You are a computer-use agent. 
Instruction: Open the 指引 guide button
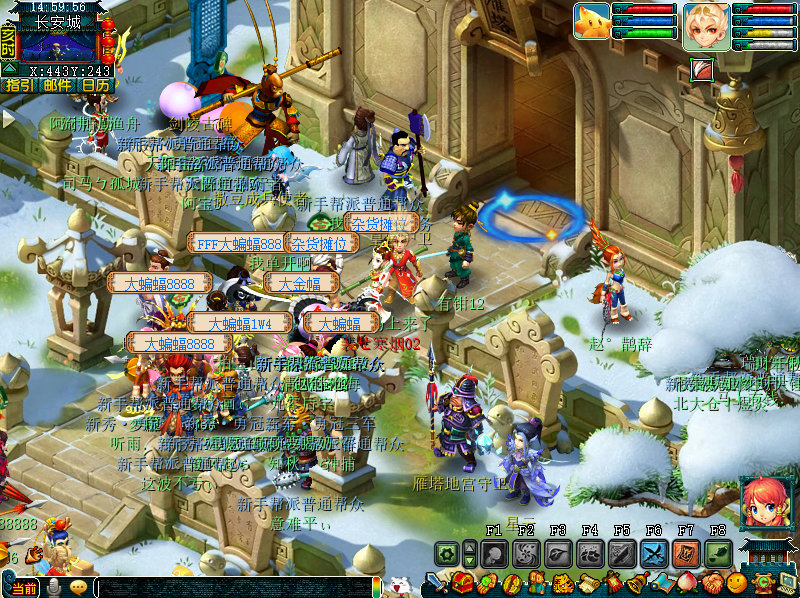(x=18, y=86)
